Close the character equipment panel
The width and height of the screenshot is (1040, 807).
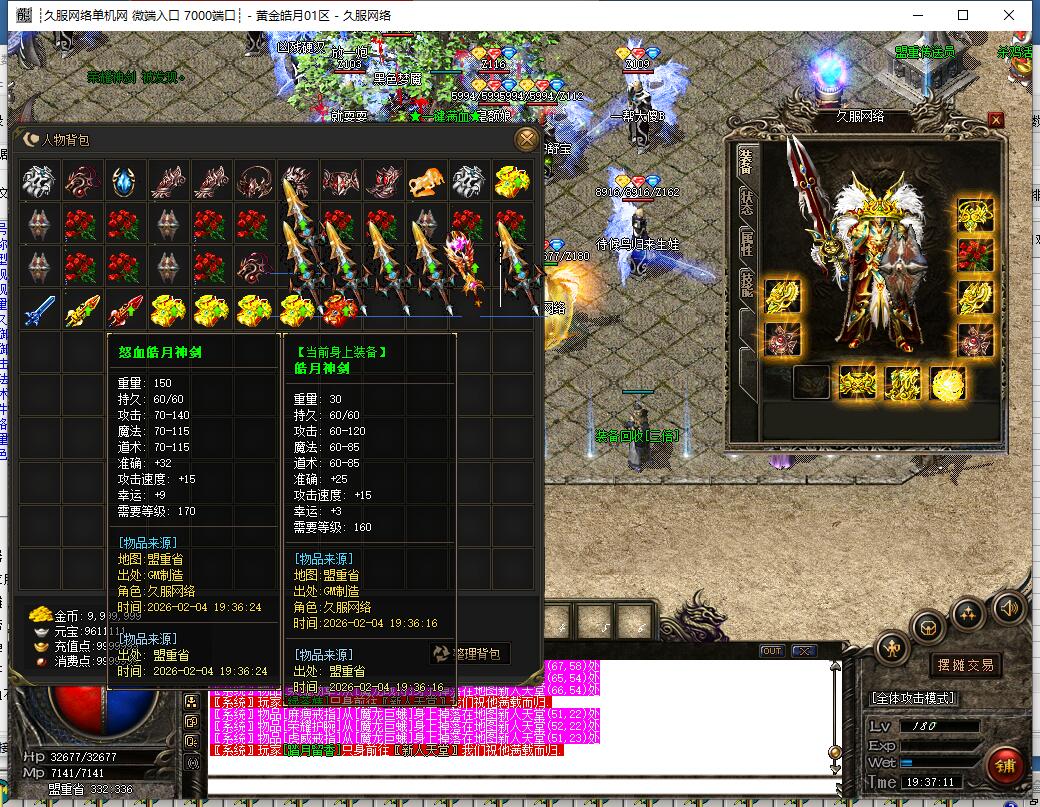coord(995,120)
